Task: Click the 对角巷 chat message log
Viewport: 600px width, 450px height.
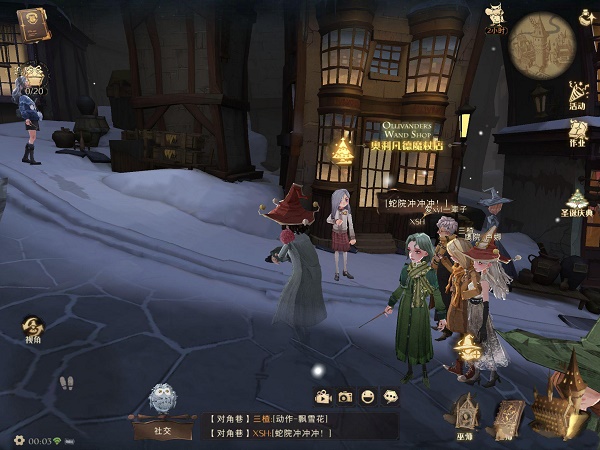Action: point(300,425)
